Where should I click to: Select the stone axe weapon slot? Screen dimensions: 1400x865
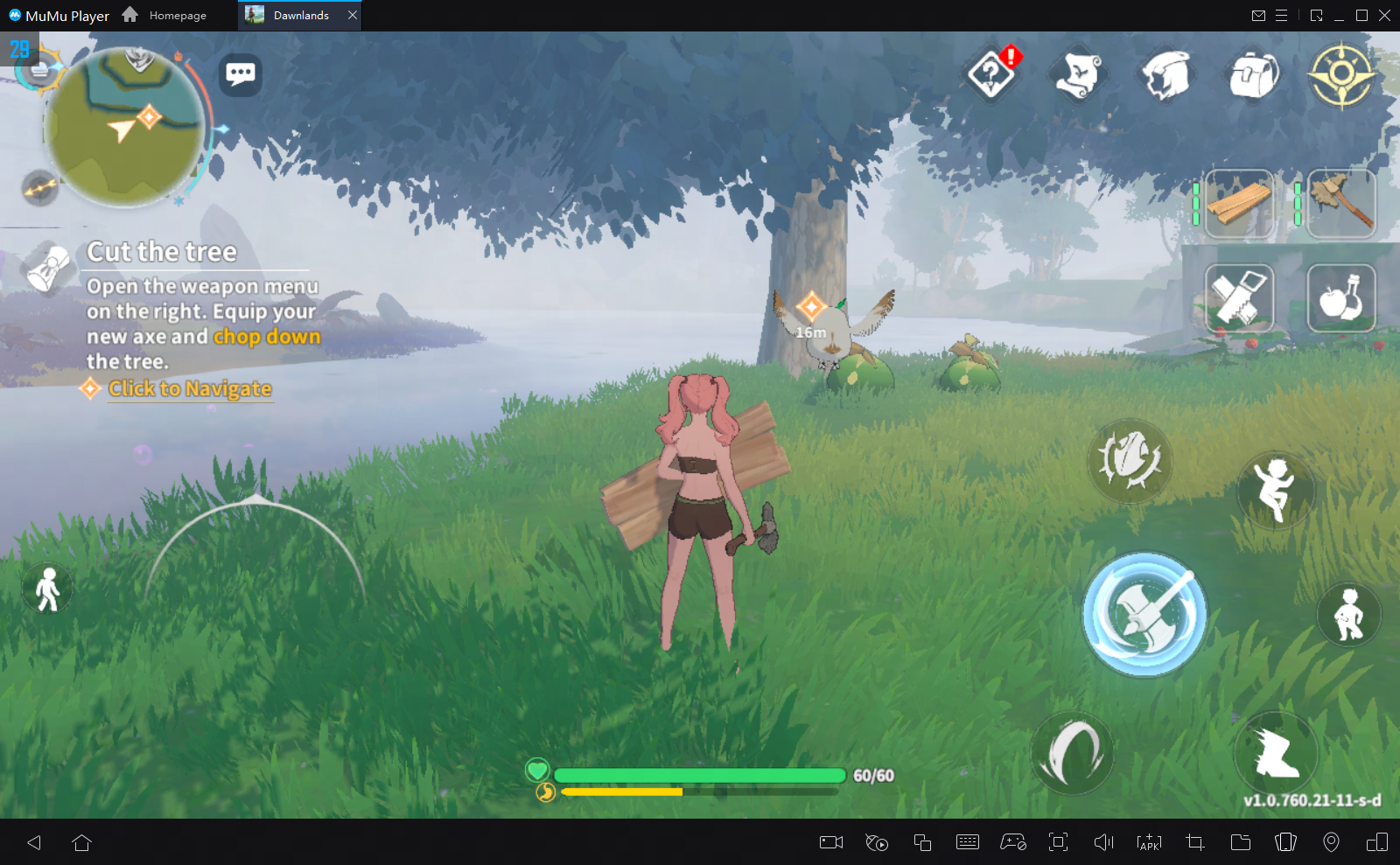[x=1341, y=204]
